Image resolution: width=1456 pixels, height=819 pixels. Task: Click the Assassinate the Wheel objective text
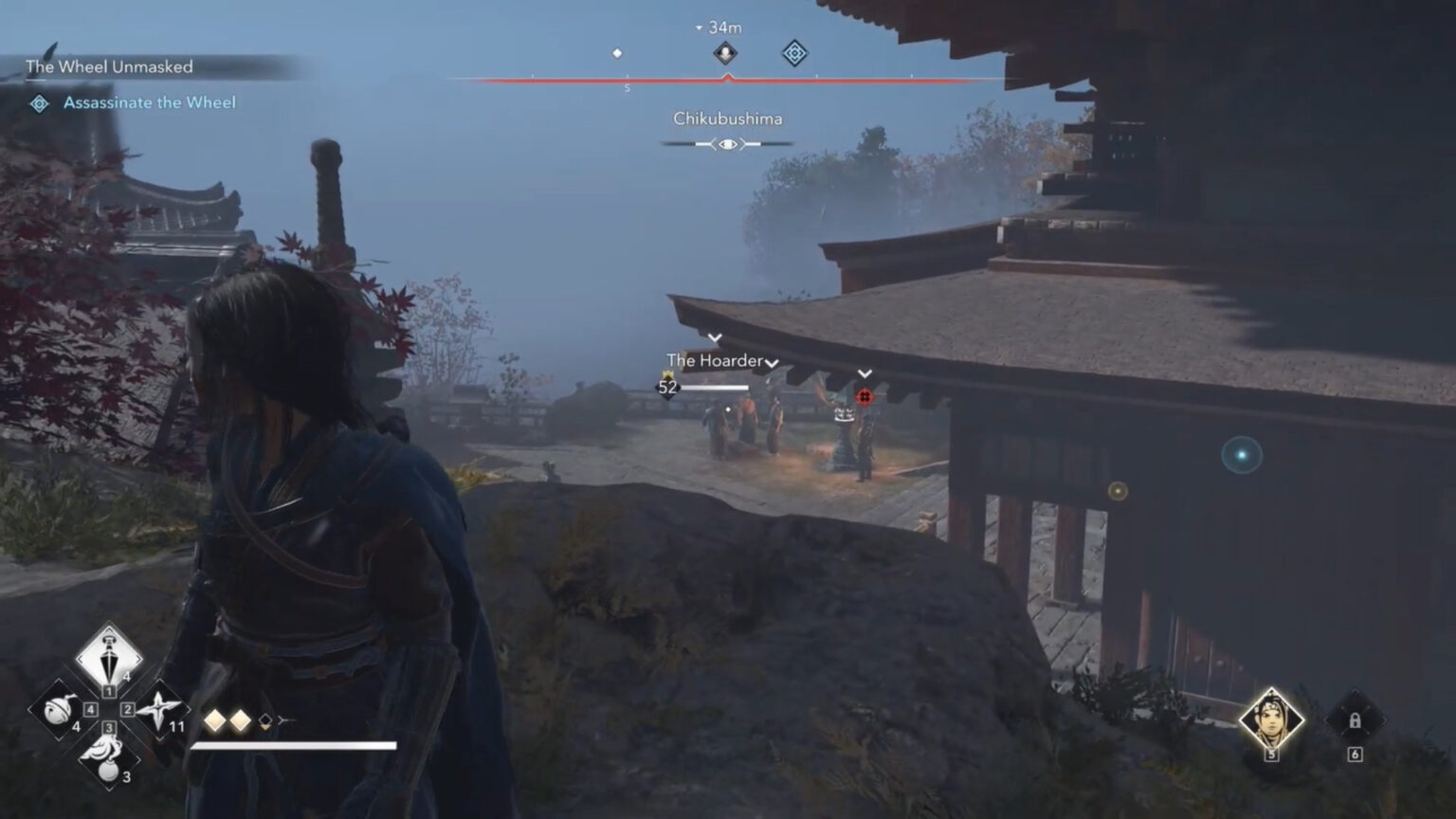148,102
